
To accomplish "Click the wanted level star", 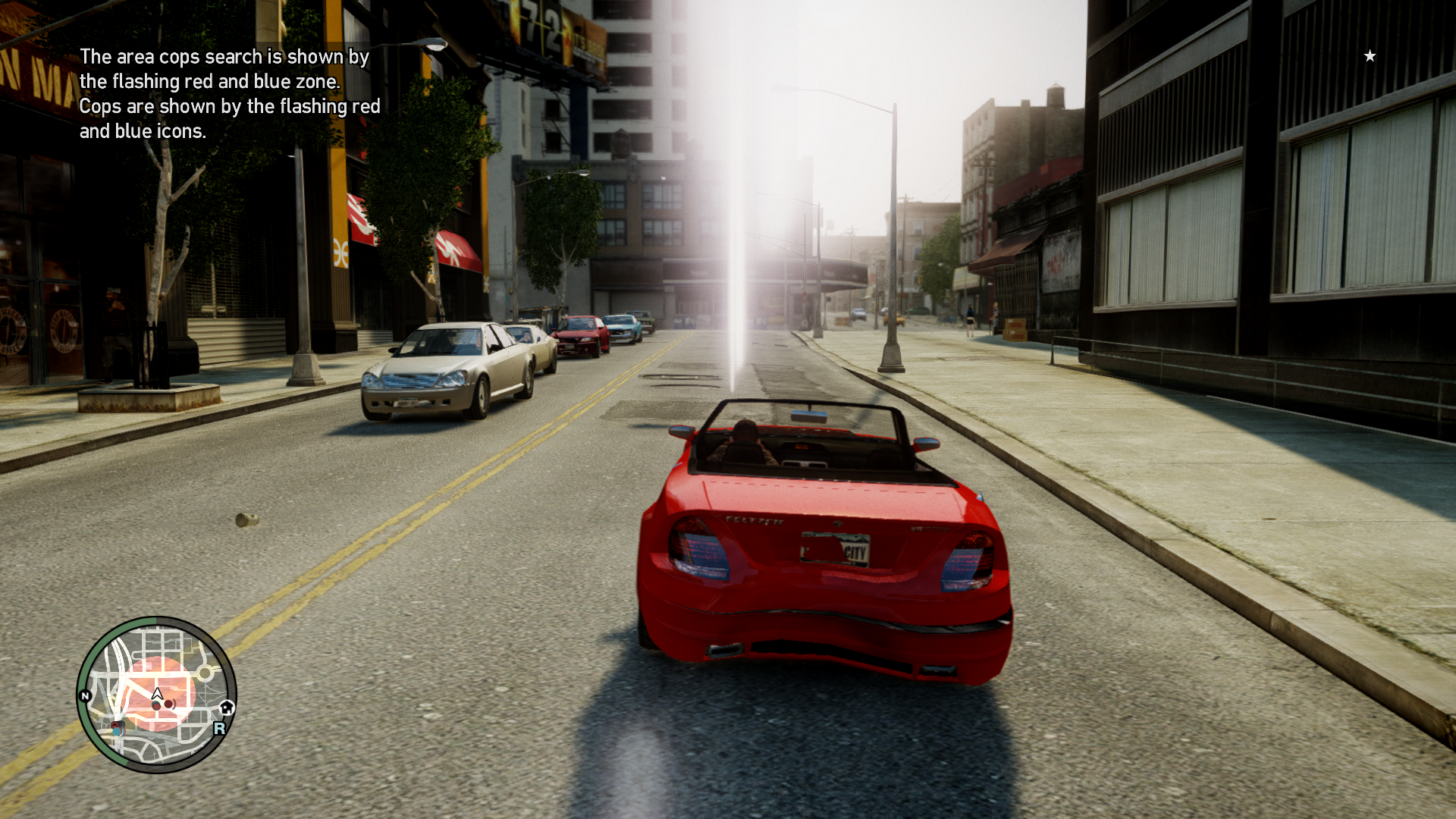I will 1370,56.
